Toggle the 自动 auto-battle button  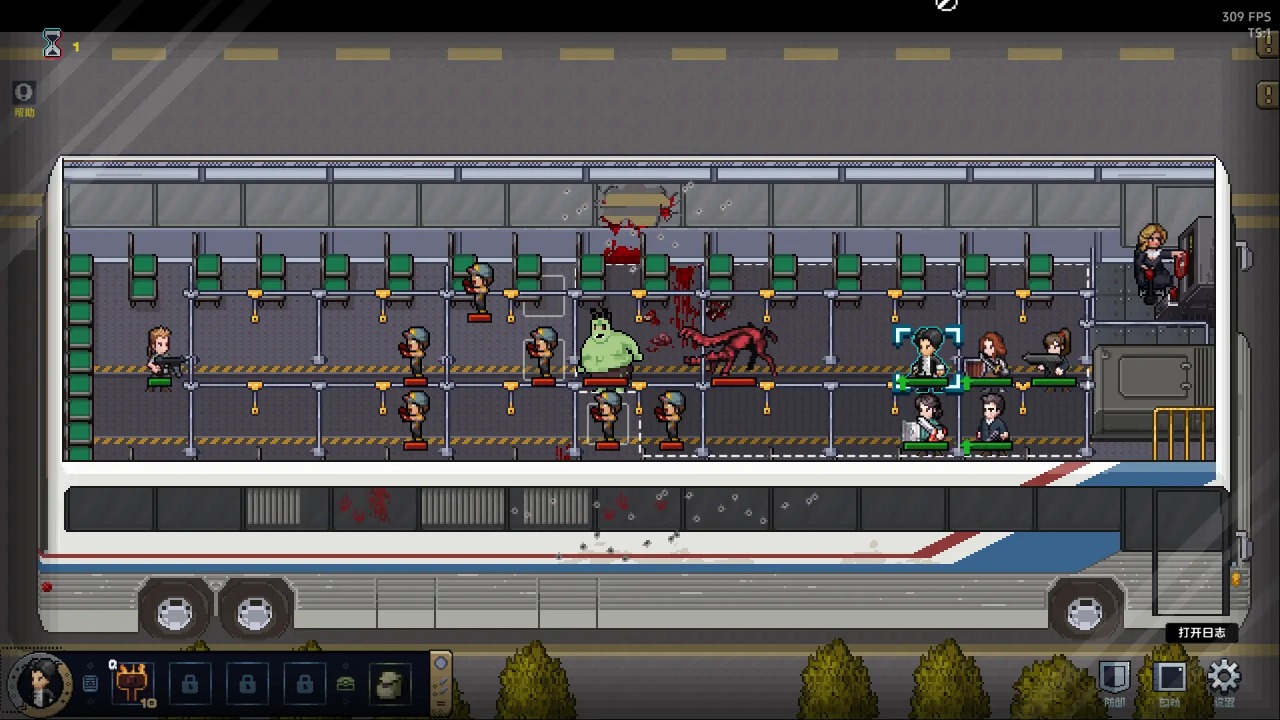[x=1169, y=679]
